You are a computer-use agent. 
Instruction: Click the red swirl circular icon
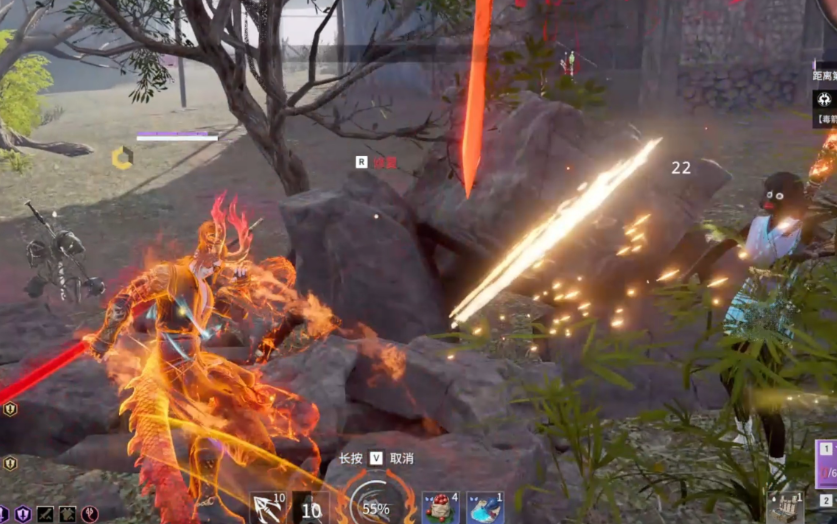point(90,514)
